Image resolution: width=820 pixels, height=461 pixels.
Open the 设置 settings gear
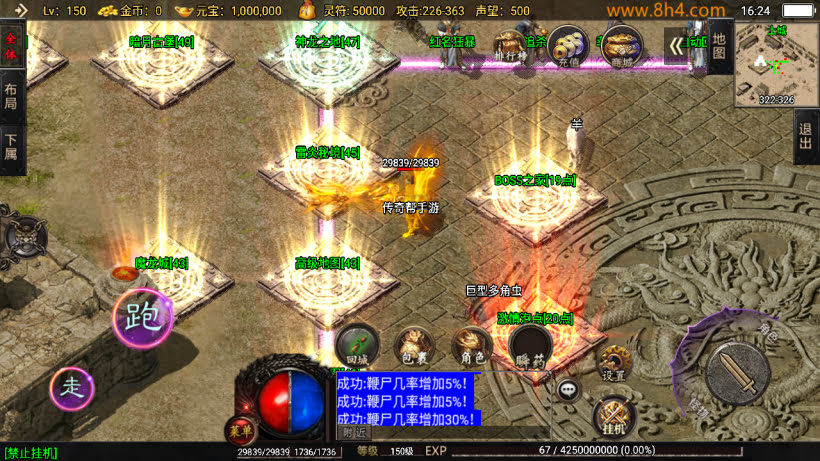click(x=613, y=364)
